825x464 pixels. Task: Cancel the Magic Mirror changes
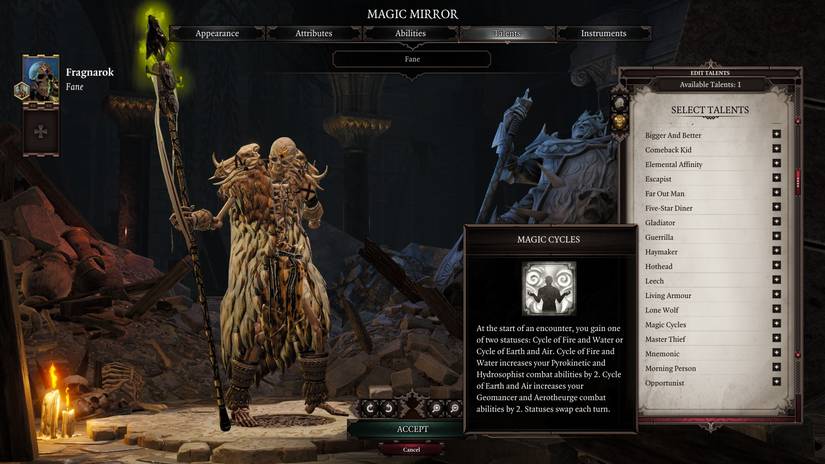click(412, 449)
